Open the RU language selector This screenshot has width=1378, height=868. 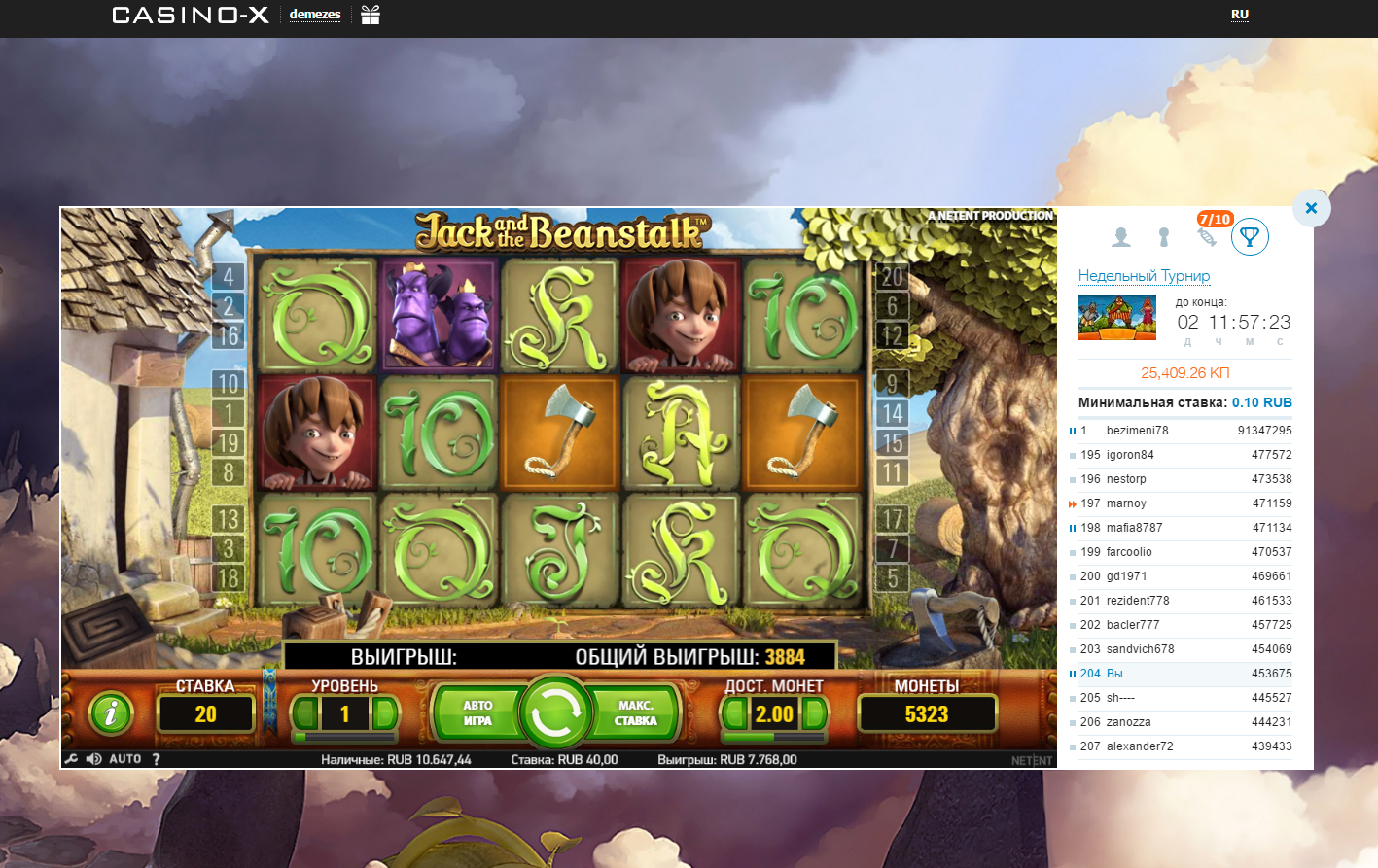[1238, 16]
